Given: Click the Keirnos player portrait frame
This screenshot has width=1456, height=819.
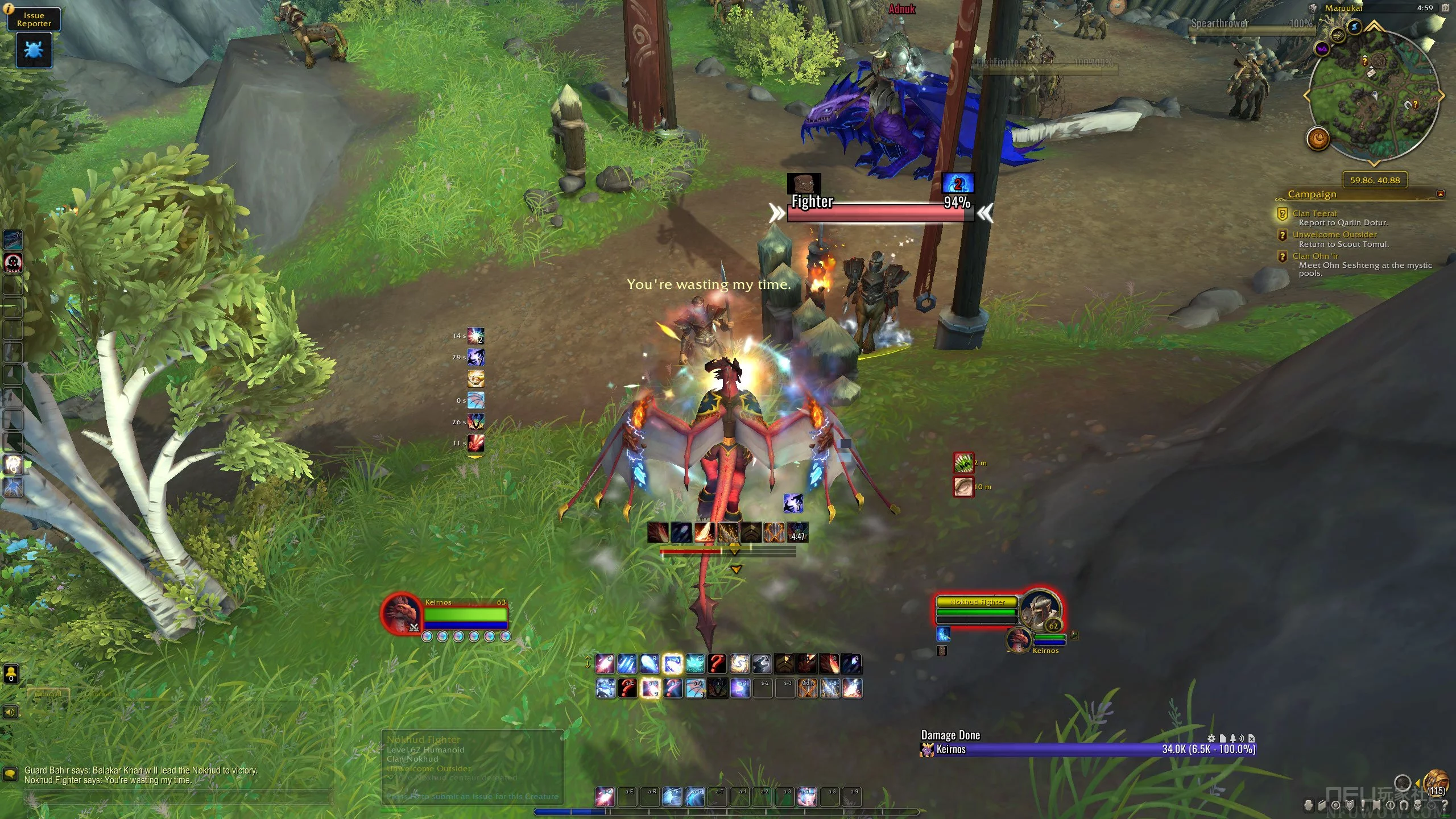Looking at the screenshot, I should point(400,613).
